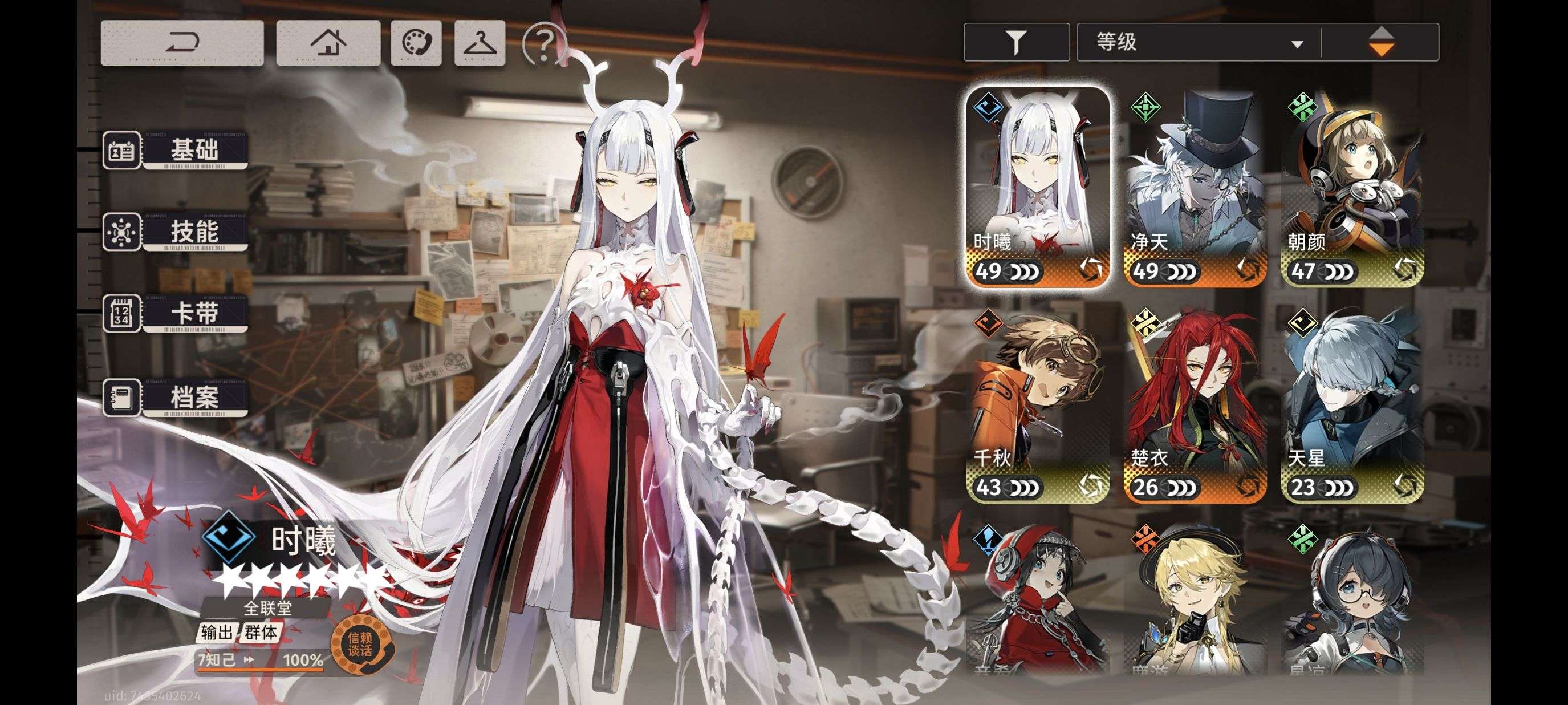Select the 时曦 character card
This screenshot has width=1568, height=705.
point(1038,187)
